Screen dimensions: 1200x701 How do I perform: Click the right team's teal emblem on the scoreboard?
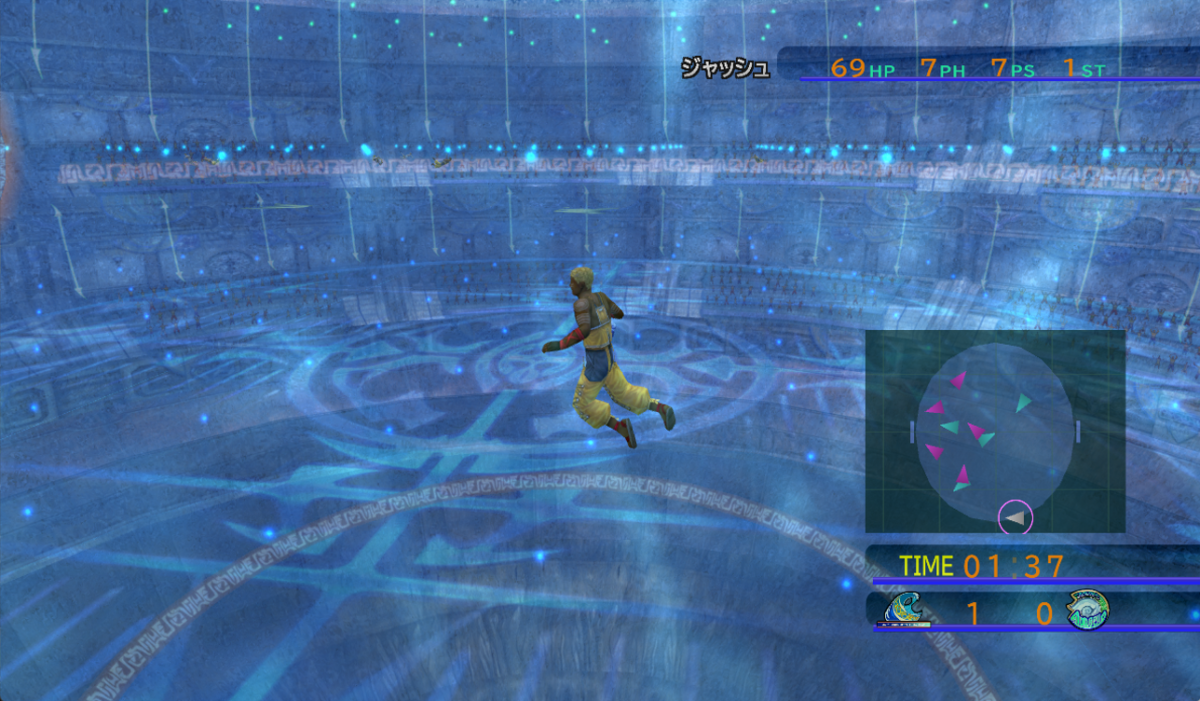1087,610
